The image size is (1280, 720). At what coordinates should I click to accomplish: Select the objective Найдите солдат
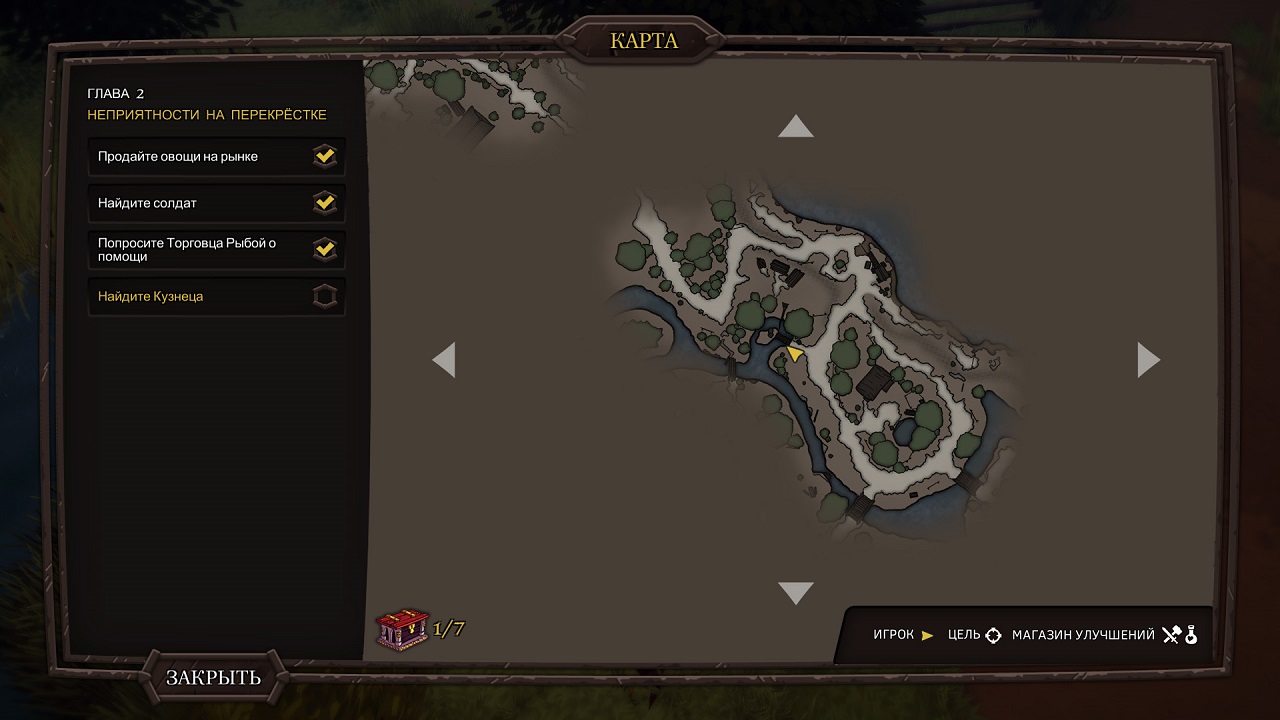[216, 203]
